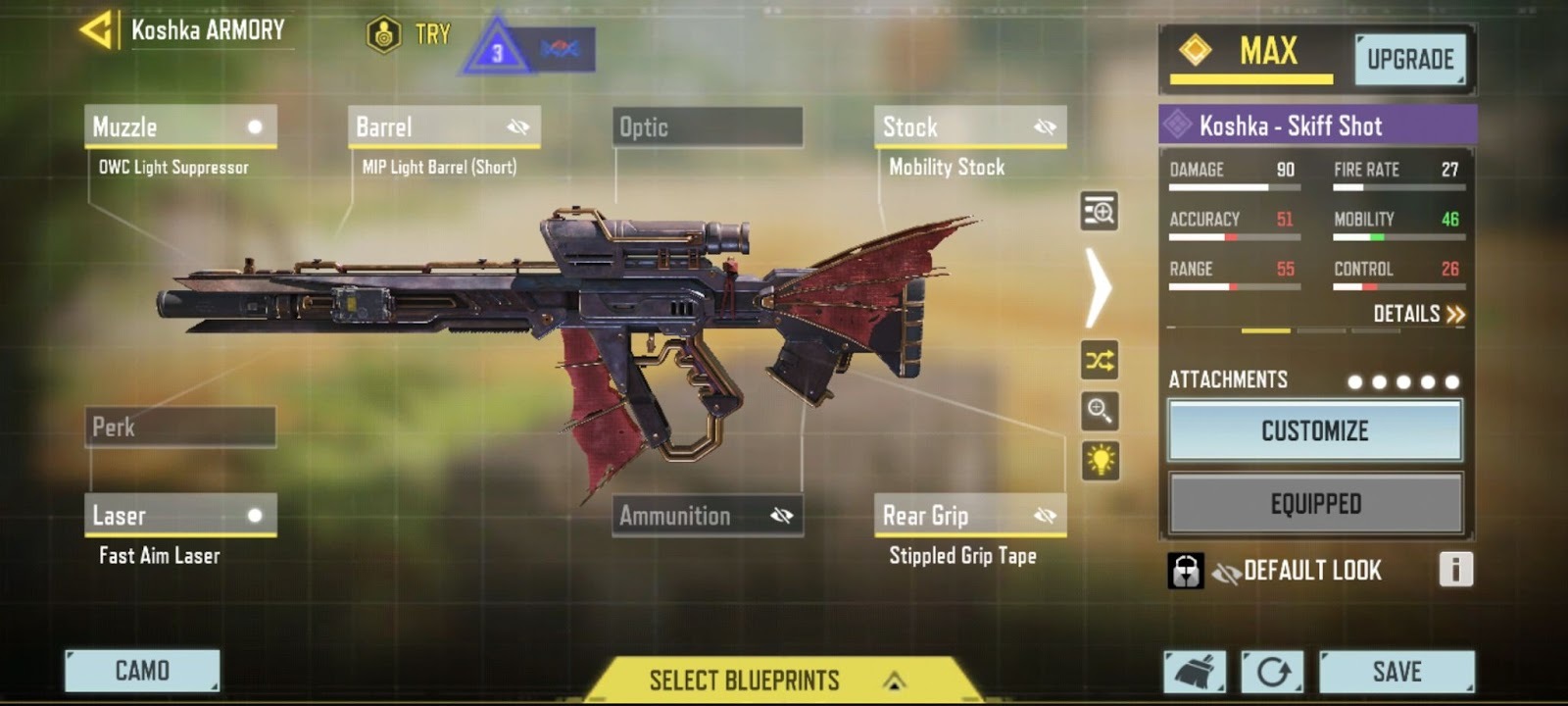
Task: Select the Ammunition attachment slot
Action: [x=707, y=516]
